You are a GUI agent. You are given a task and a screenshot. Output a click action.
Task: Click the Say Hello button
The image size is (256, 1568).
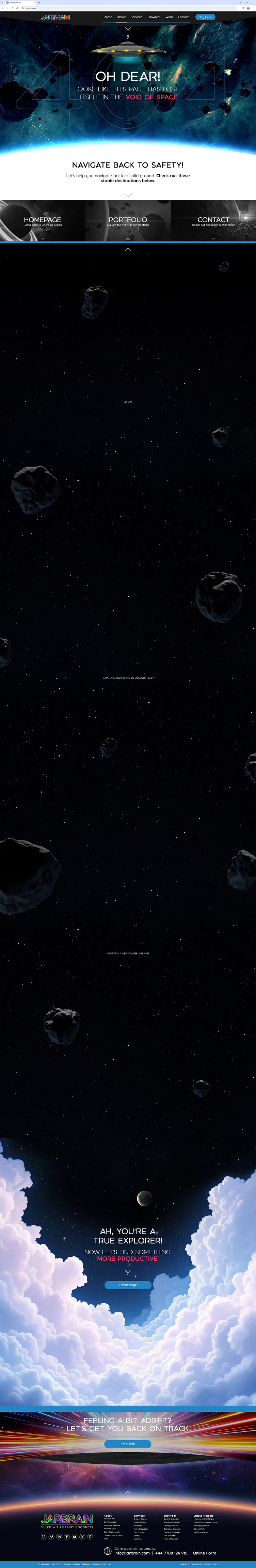(205, 17)
